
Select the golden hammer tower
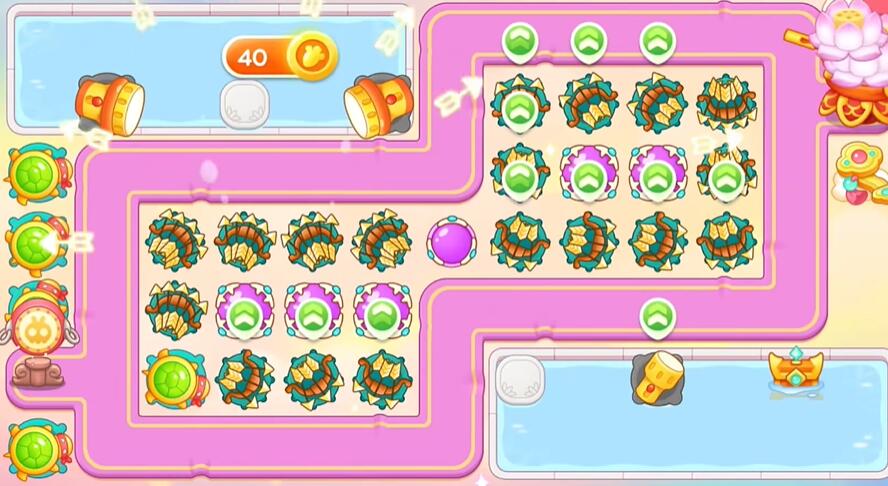click(656, 378)
